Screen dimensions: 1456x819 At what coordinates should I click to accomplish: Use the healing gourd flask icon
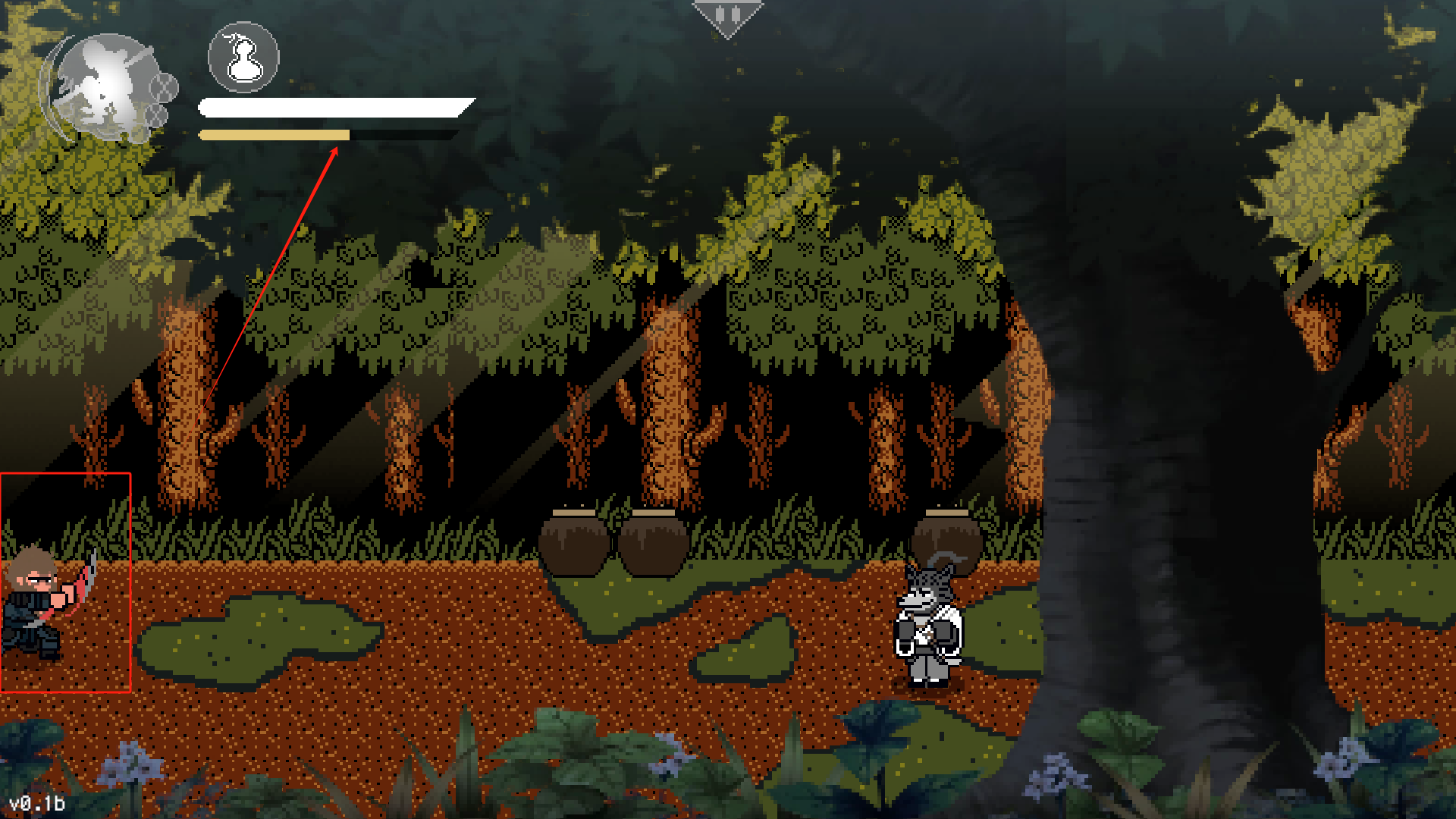(x=243, y=58)
